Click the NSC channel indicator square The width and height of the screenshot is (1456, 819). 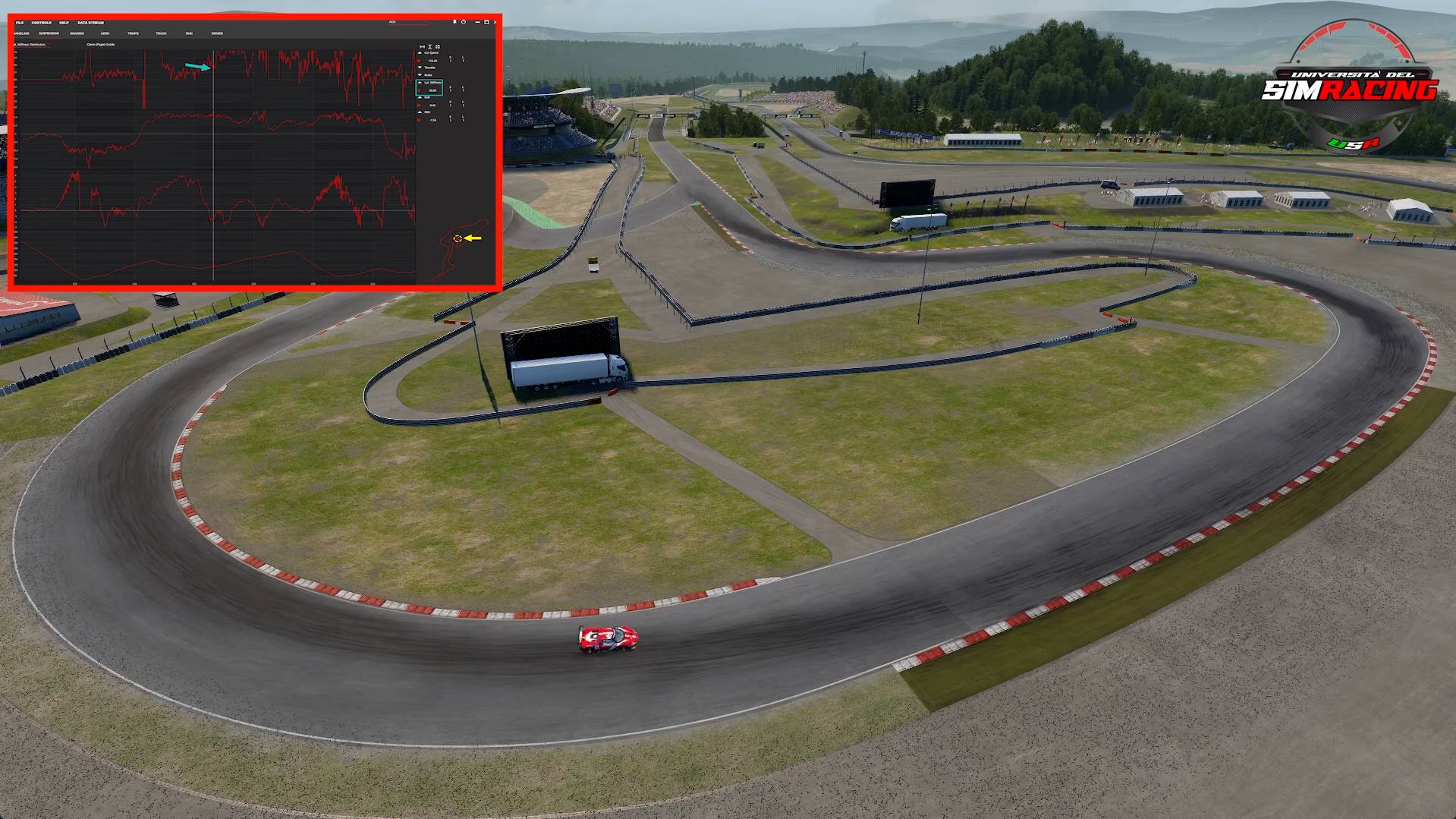click(x=420, y=120)
